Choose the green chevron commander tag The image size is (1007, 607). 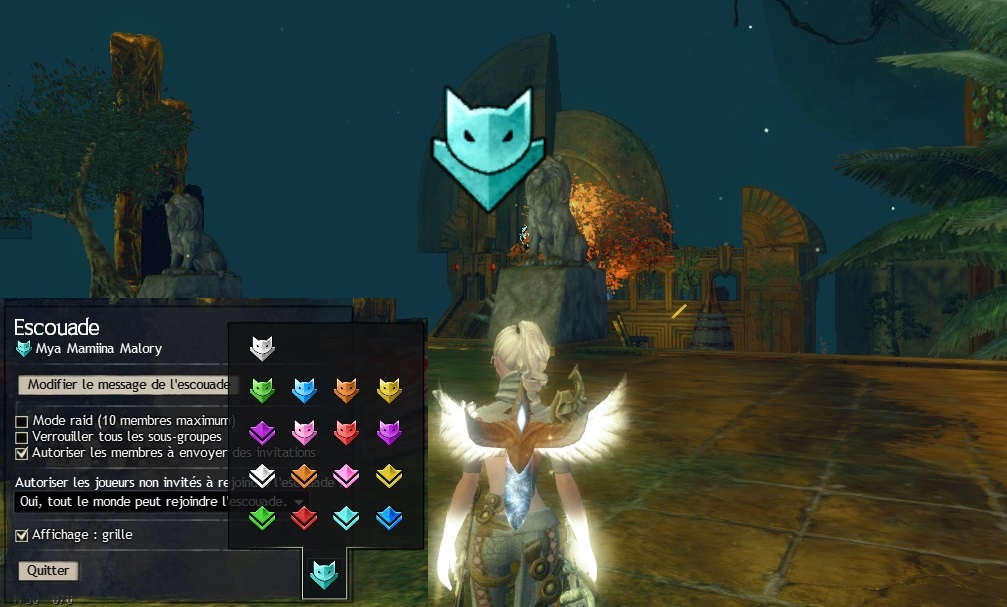[262, 517]
